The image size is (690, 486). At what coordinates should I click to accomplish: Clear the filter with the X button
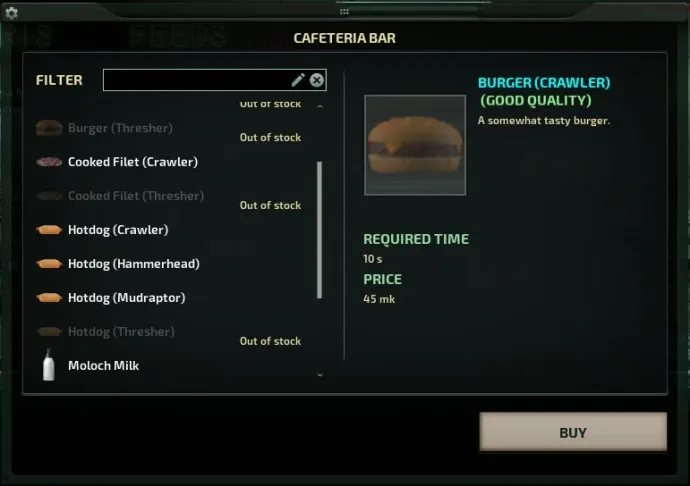(x=317, y=80)
